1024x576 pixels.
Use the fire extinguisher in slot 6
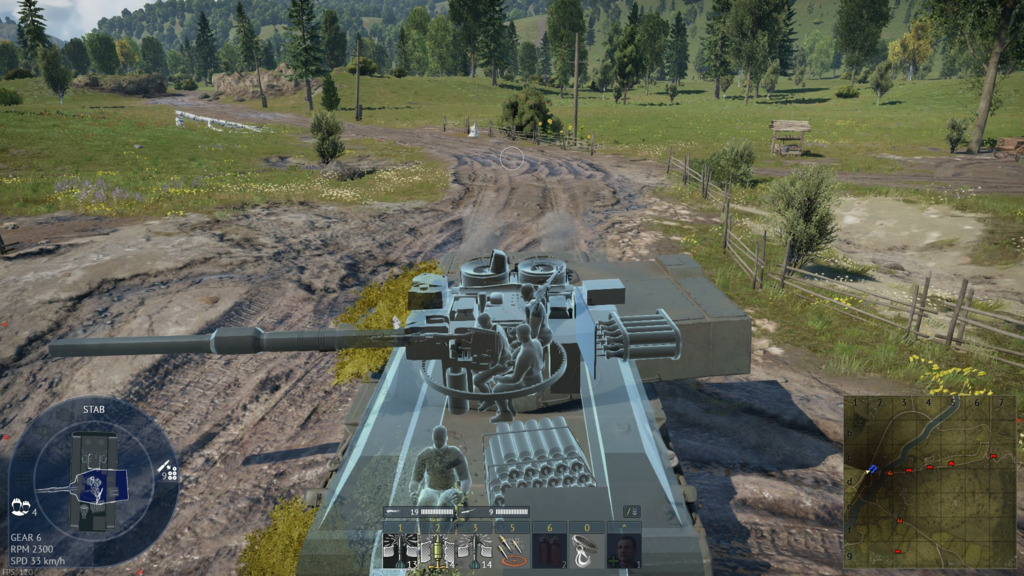[549, 550]
